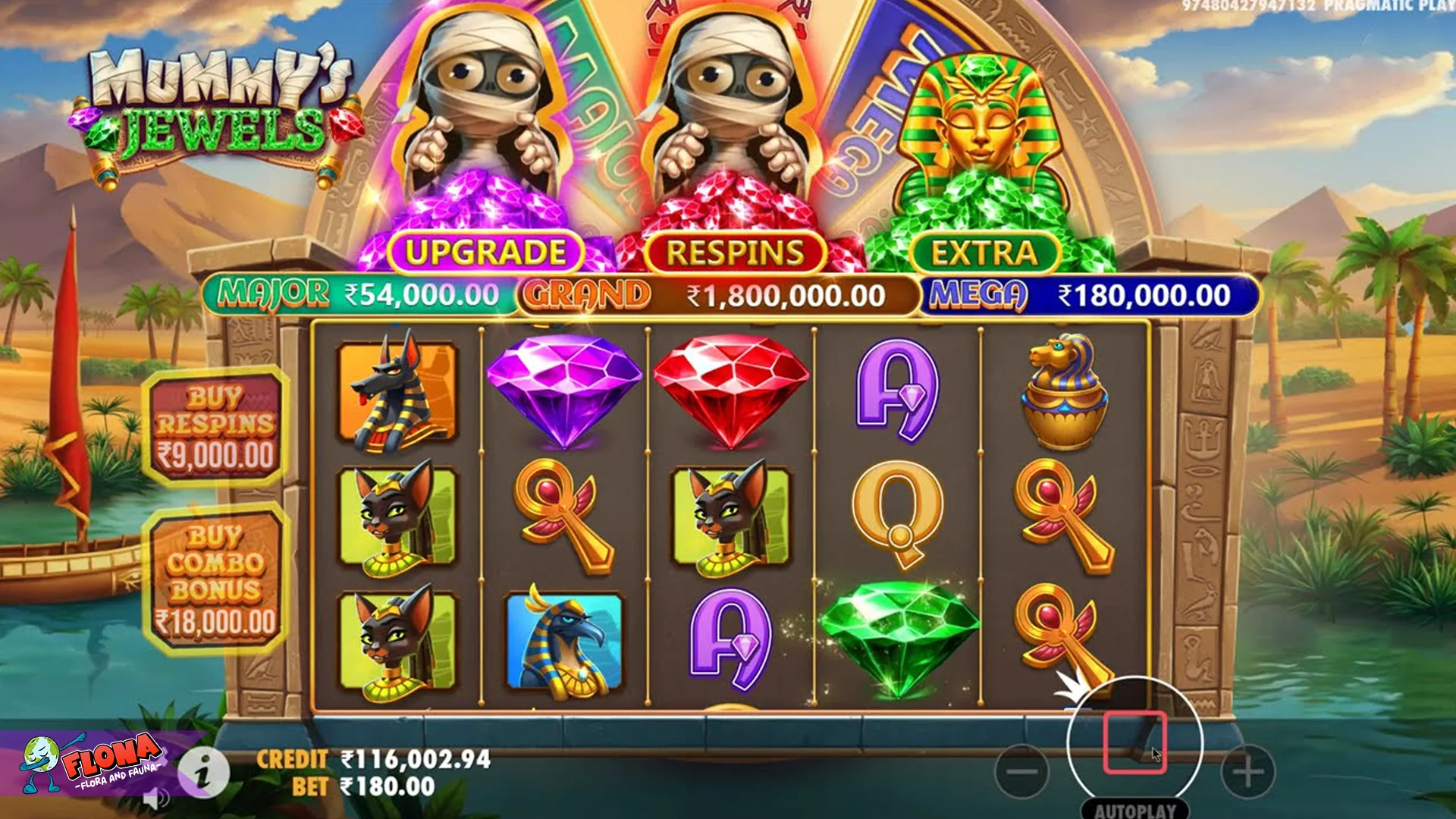The image size is (1456, 819).
Task: Select the red ruby symbol on the grid
Action: [x=732, y=391]
